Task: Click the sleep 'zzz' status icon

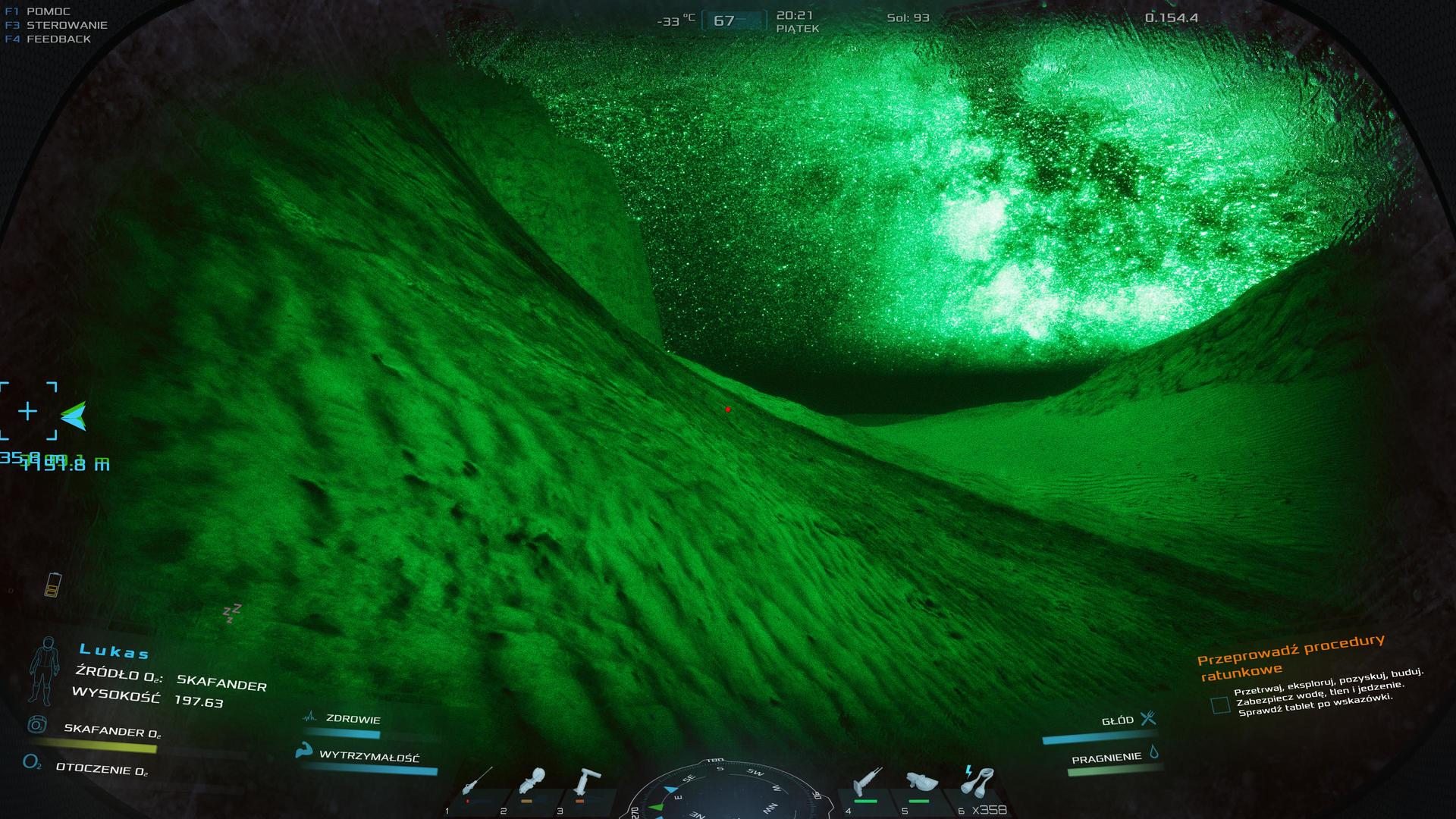Action: 231,613
